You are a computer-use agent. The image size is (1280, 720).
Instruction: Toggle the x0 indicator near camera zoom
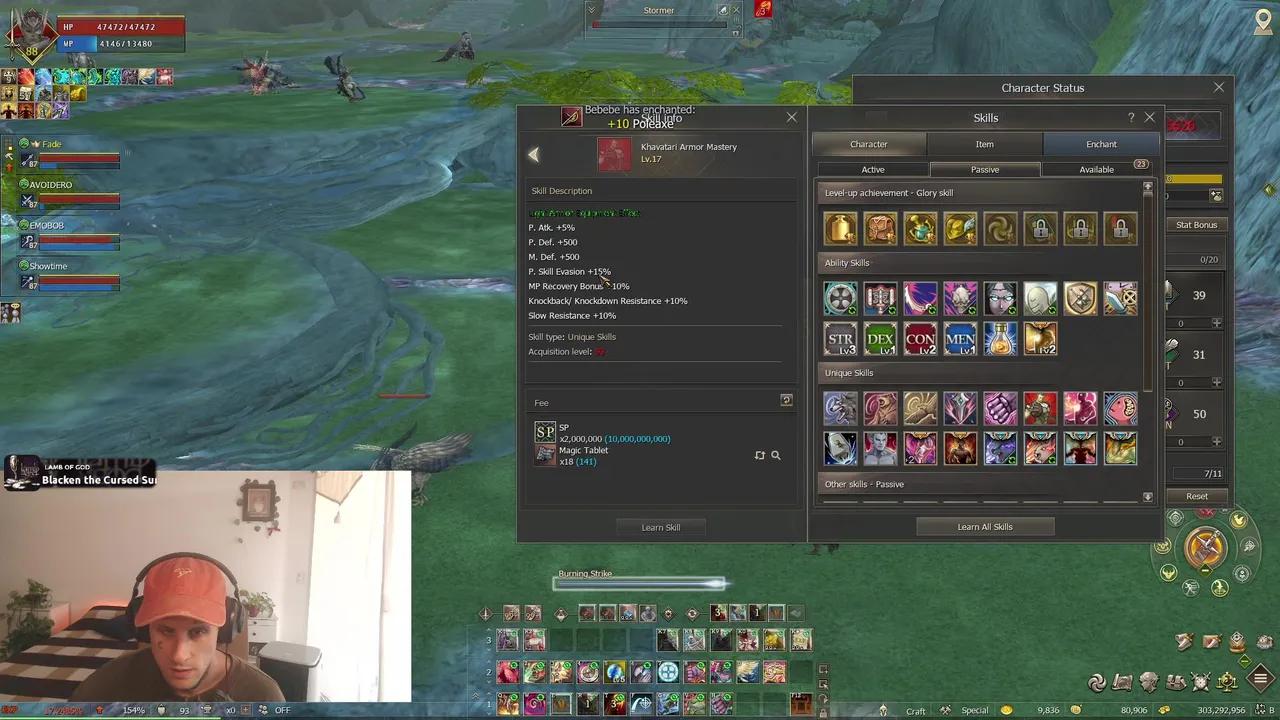pos(231,709)
